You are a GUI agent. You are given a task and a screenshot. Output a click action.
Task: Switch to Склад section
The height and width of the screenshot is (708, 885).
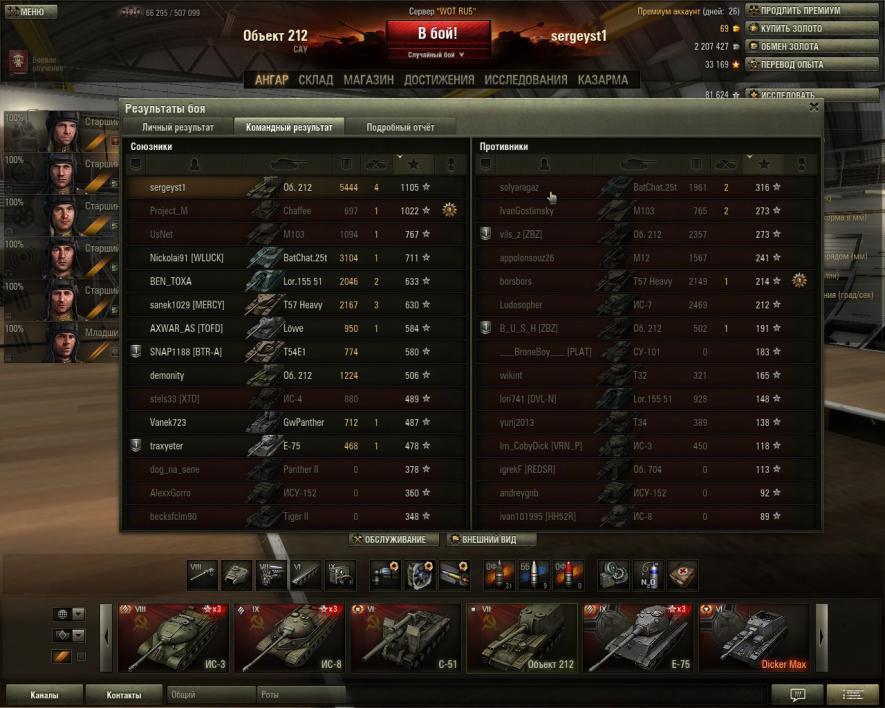(x=316, y=80)
